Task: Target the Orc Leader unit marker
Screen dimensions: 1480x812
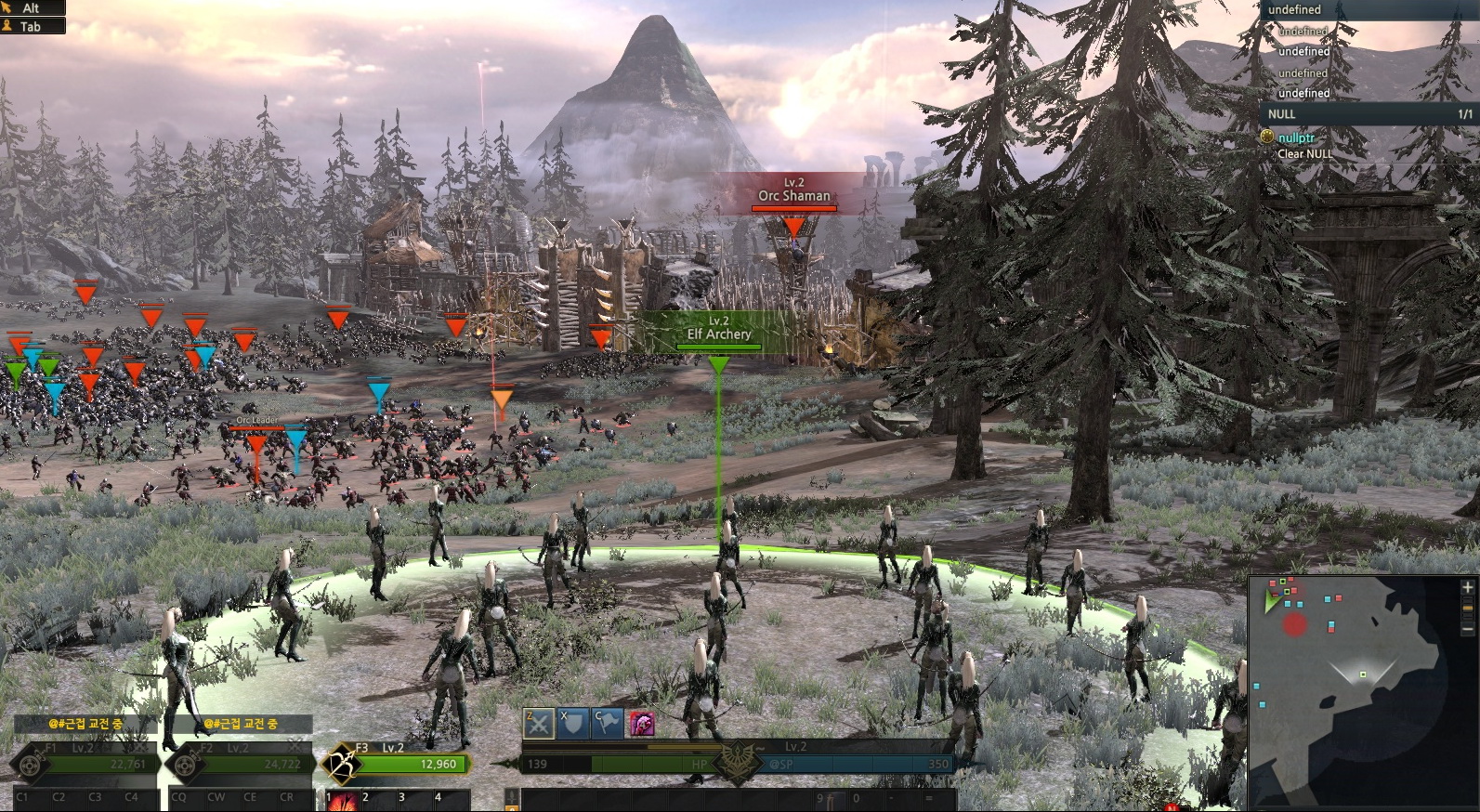Action: coord(256,444)
